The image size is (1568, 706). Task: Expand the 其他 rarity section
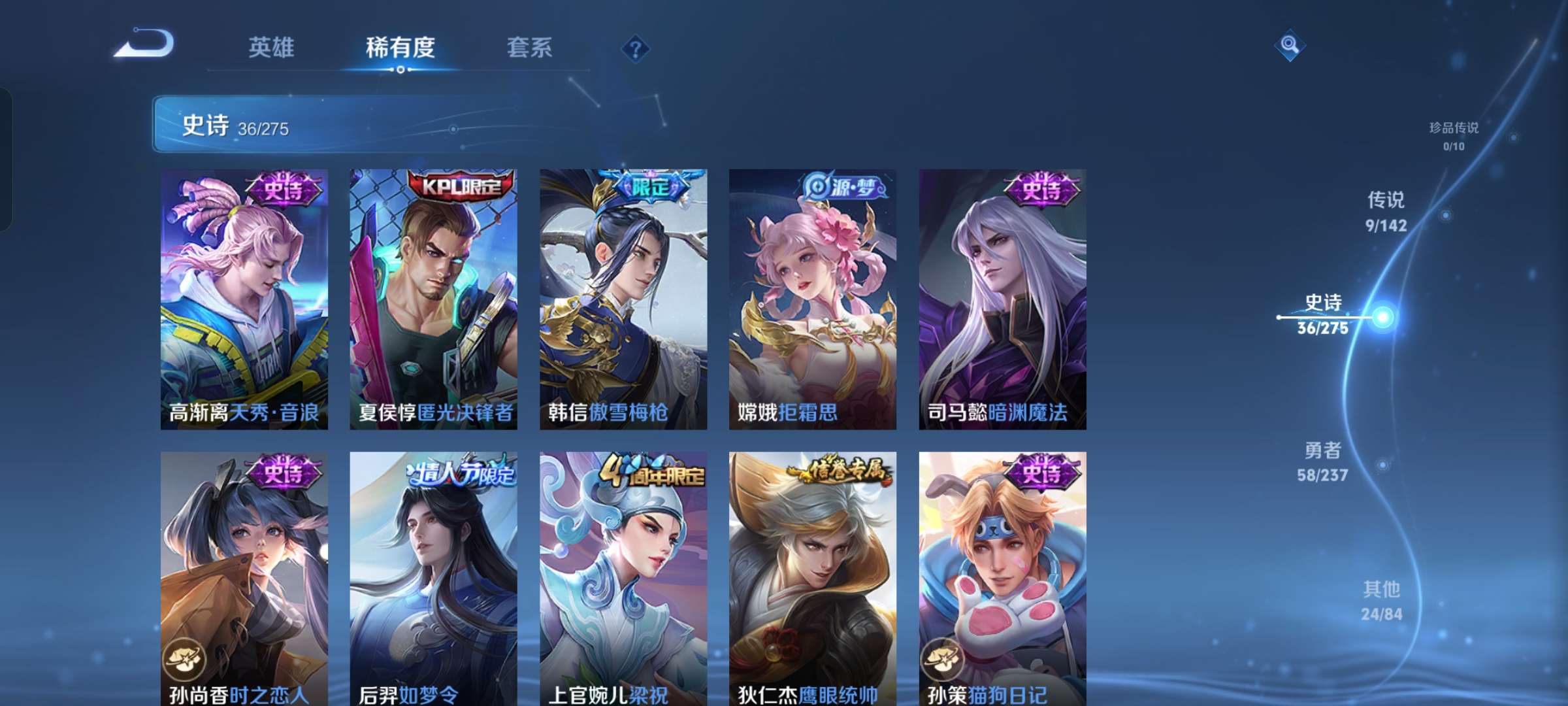pos(1381,599)
